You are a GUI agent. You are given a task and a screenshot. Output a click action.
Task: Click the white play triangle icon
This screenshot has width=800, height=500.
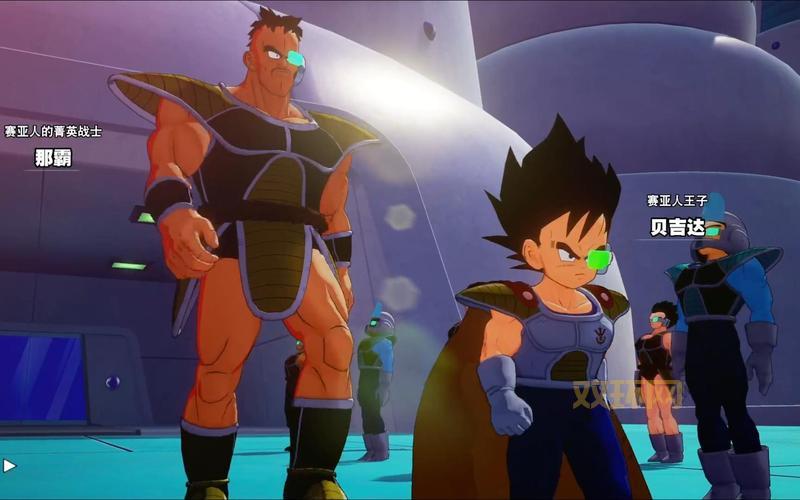point(9,465)
